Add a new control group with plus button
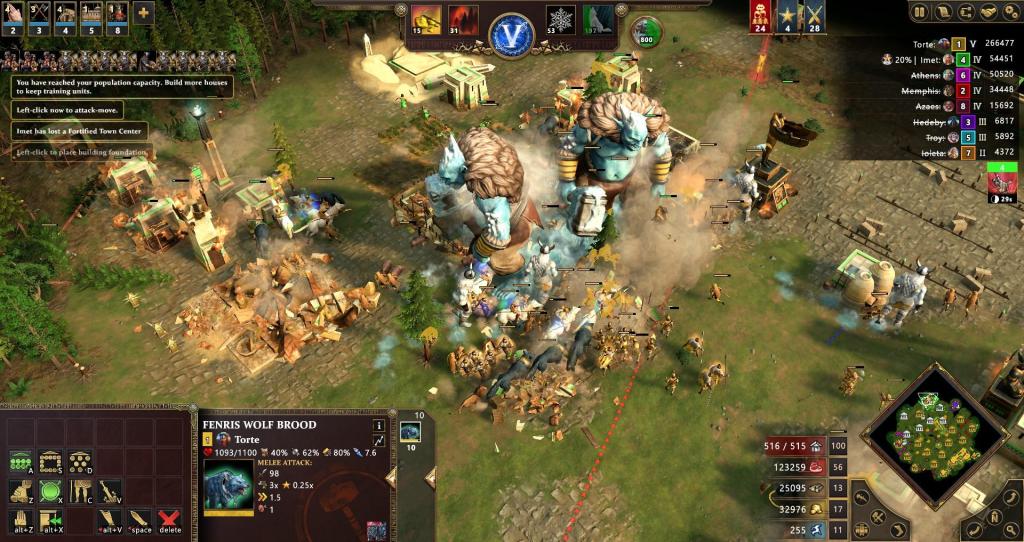The width and height of the screenshot is (1024, 542). 143,14
